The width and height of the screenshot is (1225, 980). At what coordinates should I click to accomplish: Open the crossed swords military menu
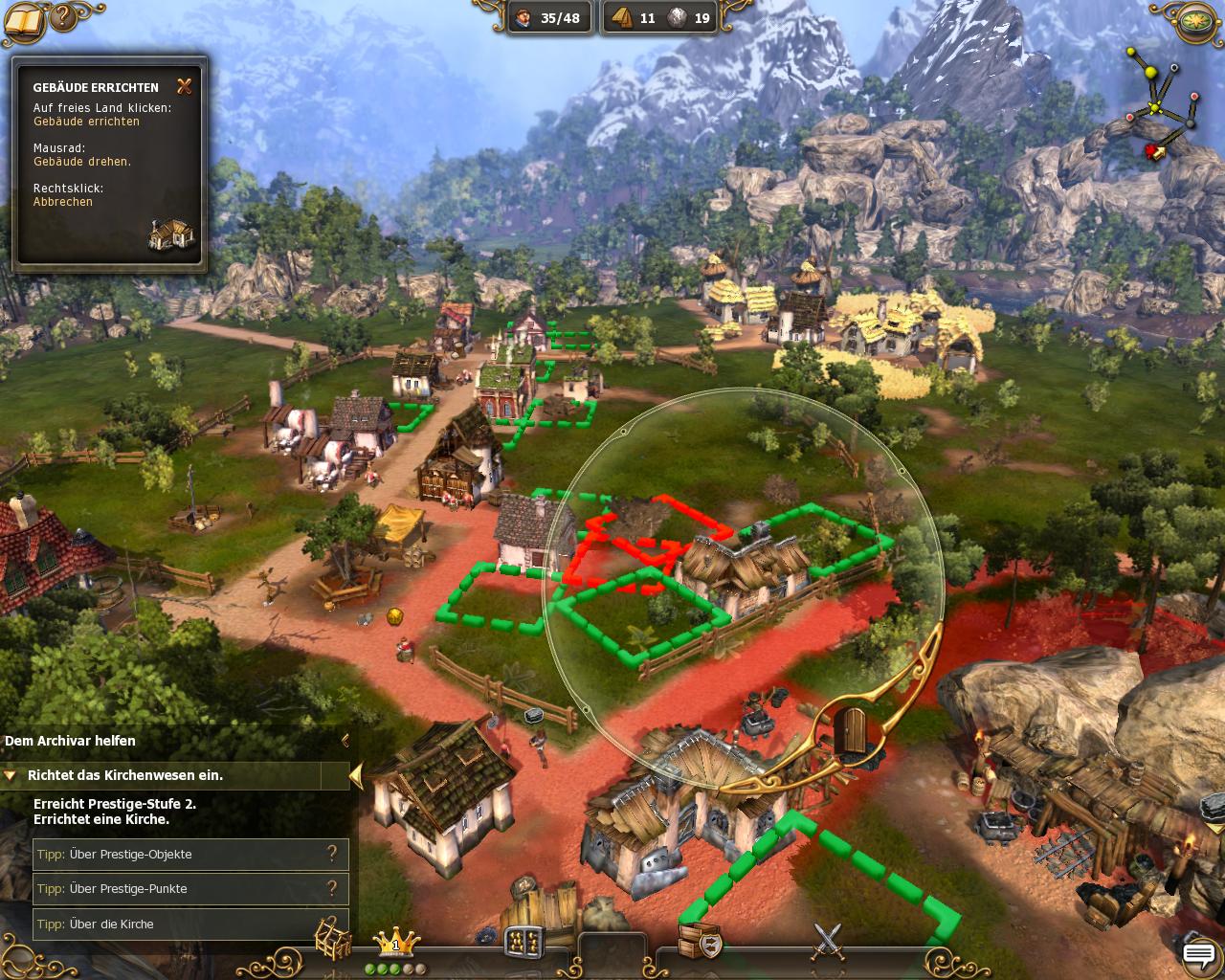pyautogui.click(x=828, y=941)
